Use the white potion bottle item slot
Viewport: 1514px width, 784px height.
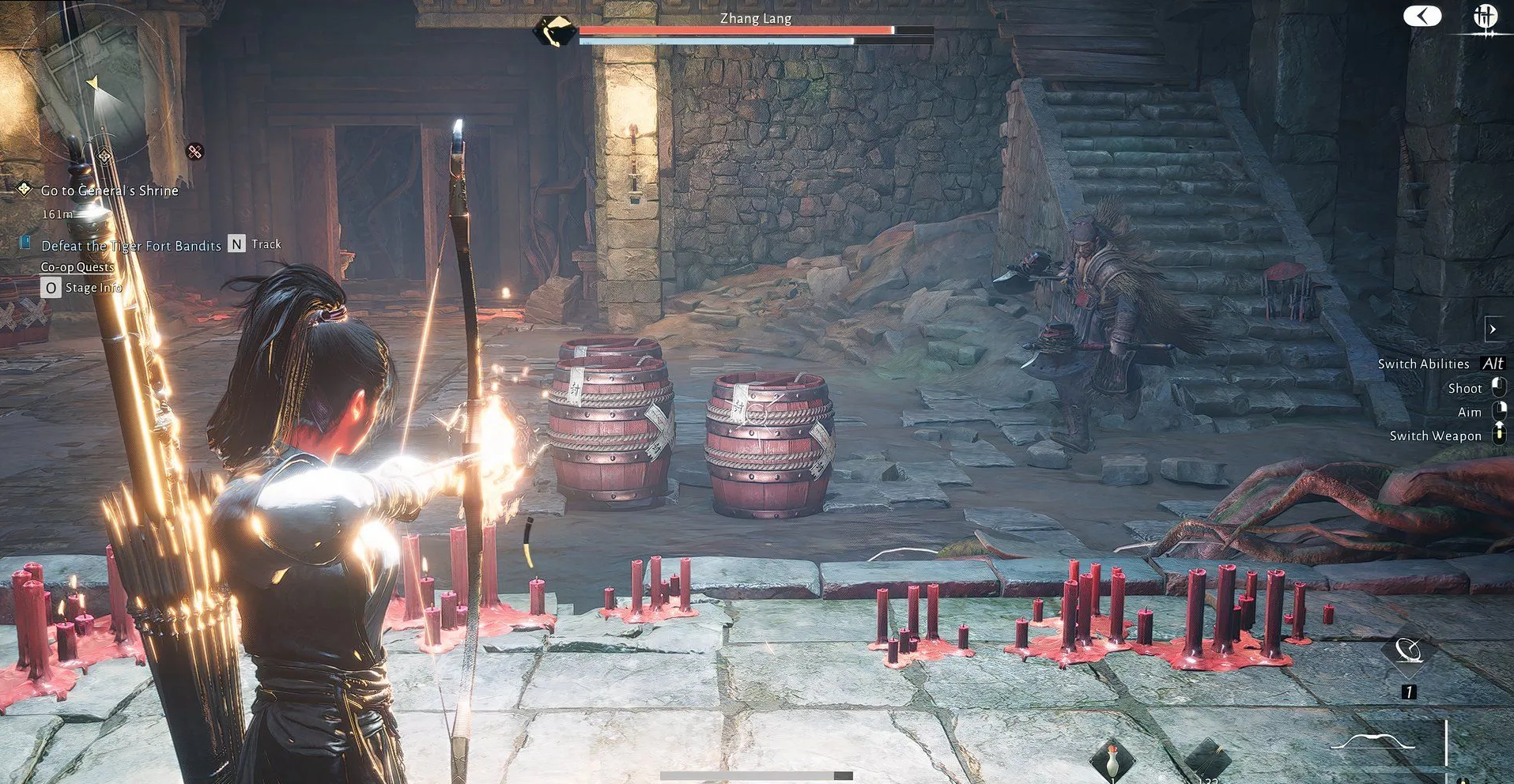click(1112, 761)
